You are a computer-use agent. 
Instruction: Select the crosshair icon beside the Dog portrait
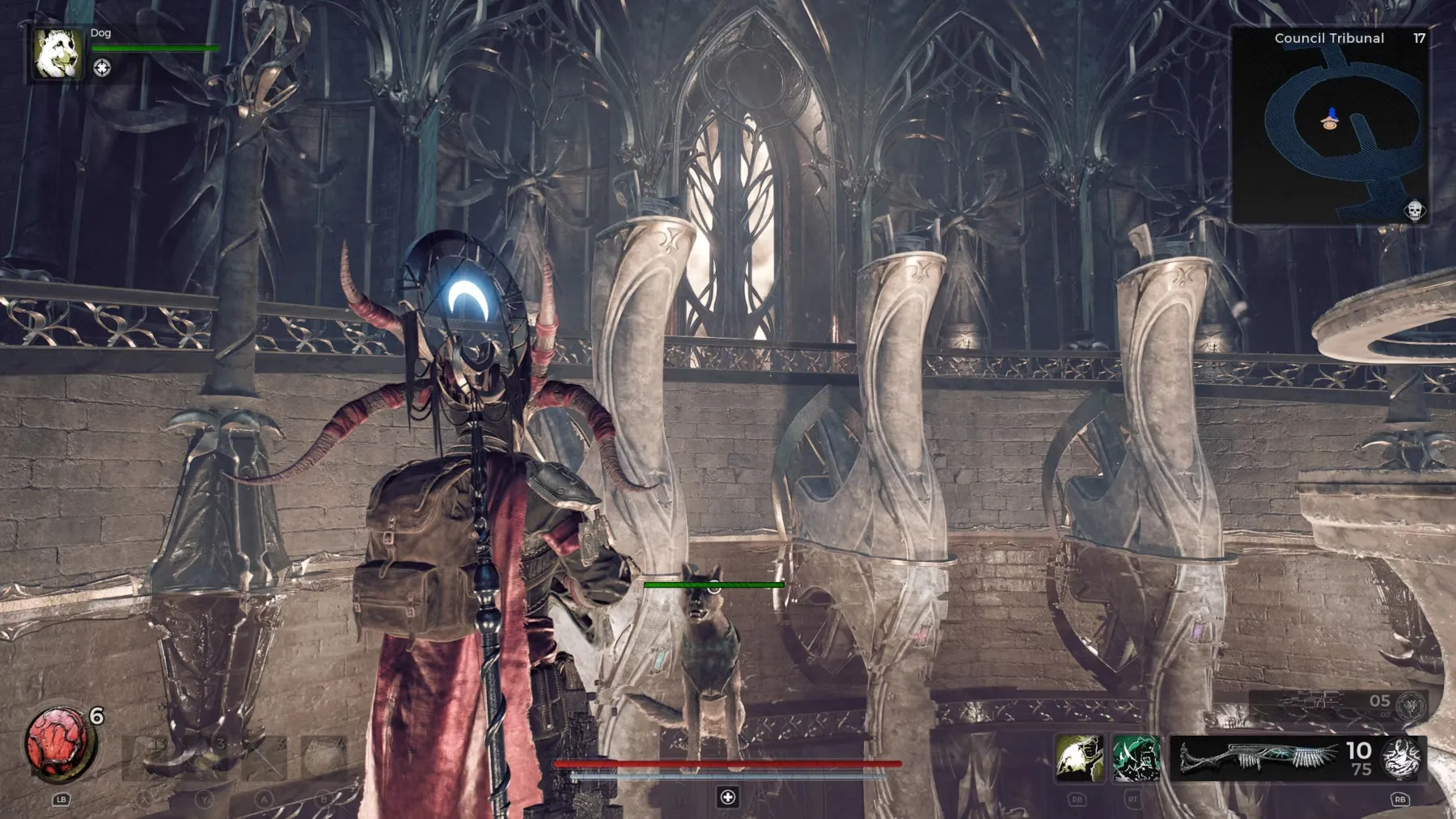click(x=102, y=69)
